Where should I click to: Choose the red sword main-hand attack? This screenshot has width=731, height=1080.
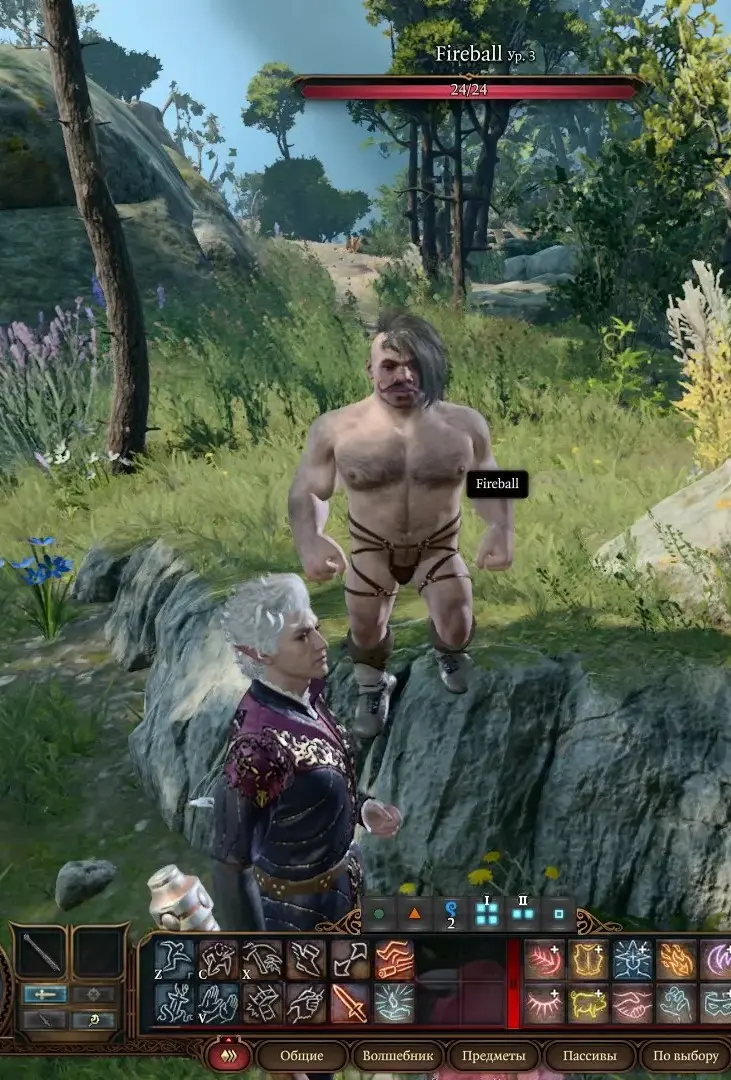point(350,1003)
